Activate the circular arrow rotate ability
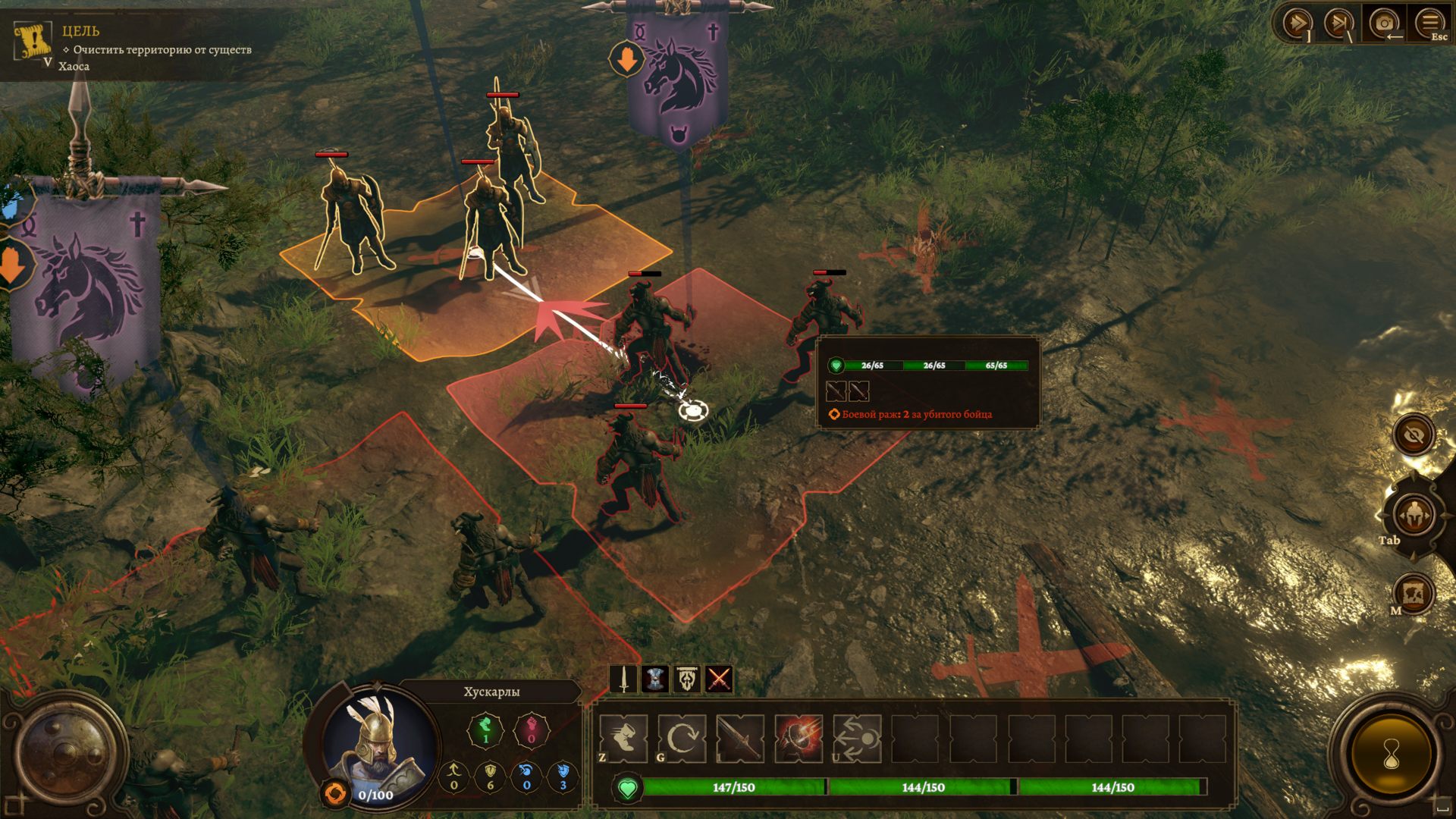Viewport: 1456px width, 819px height. (x=682, y=738)
